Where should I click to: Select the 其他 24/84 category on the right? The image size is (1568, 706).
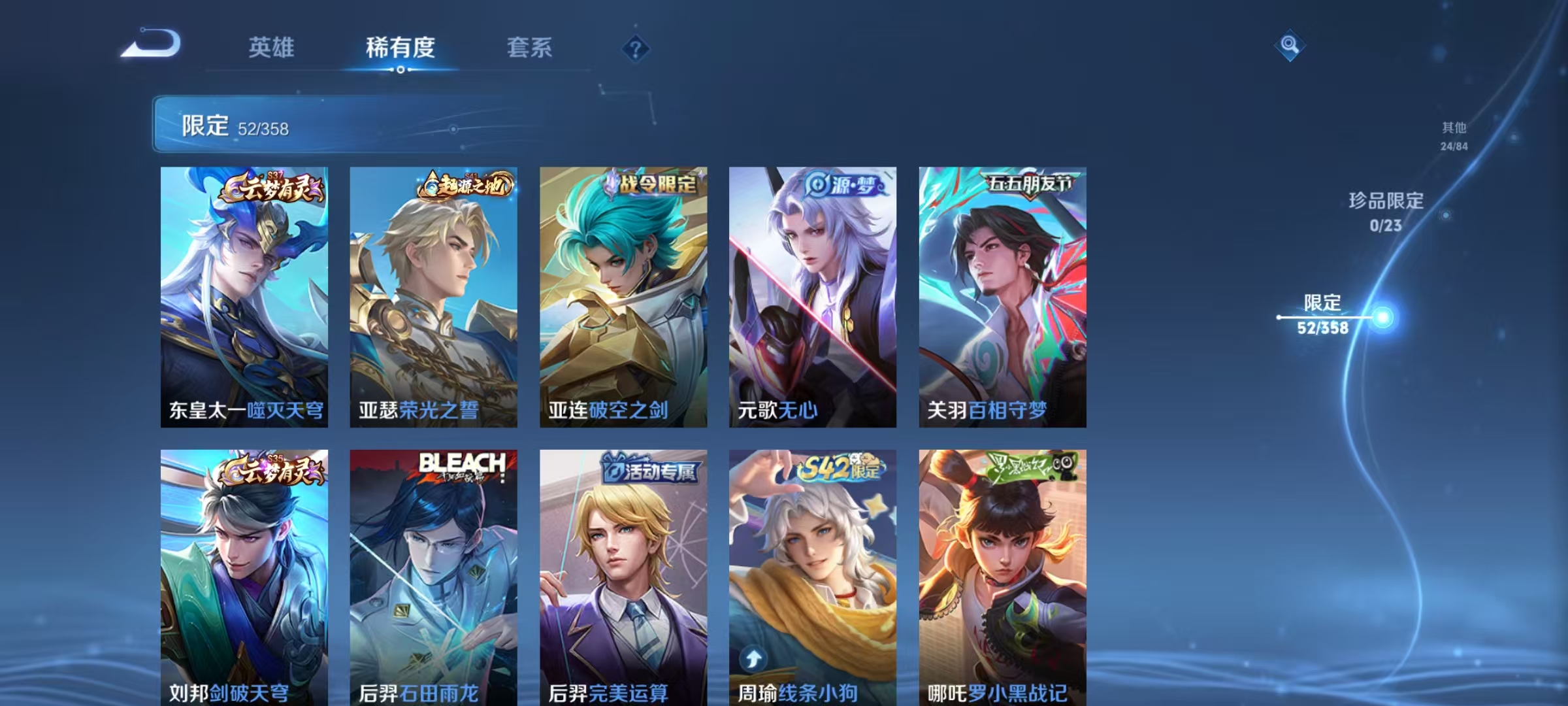[x=1455, y=137]
